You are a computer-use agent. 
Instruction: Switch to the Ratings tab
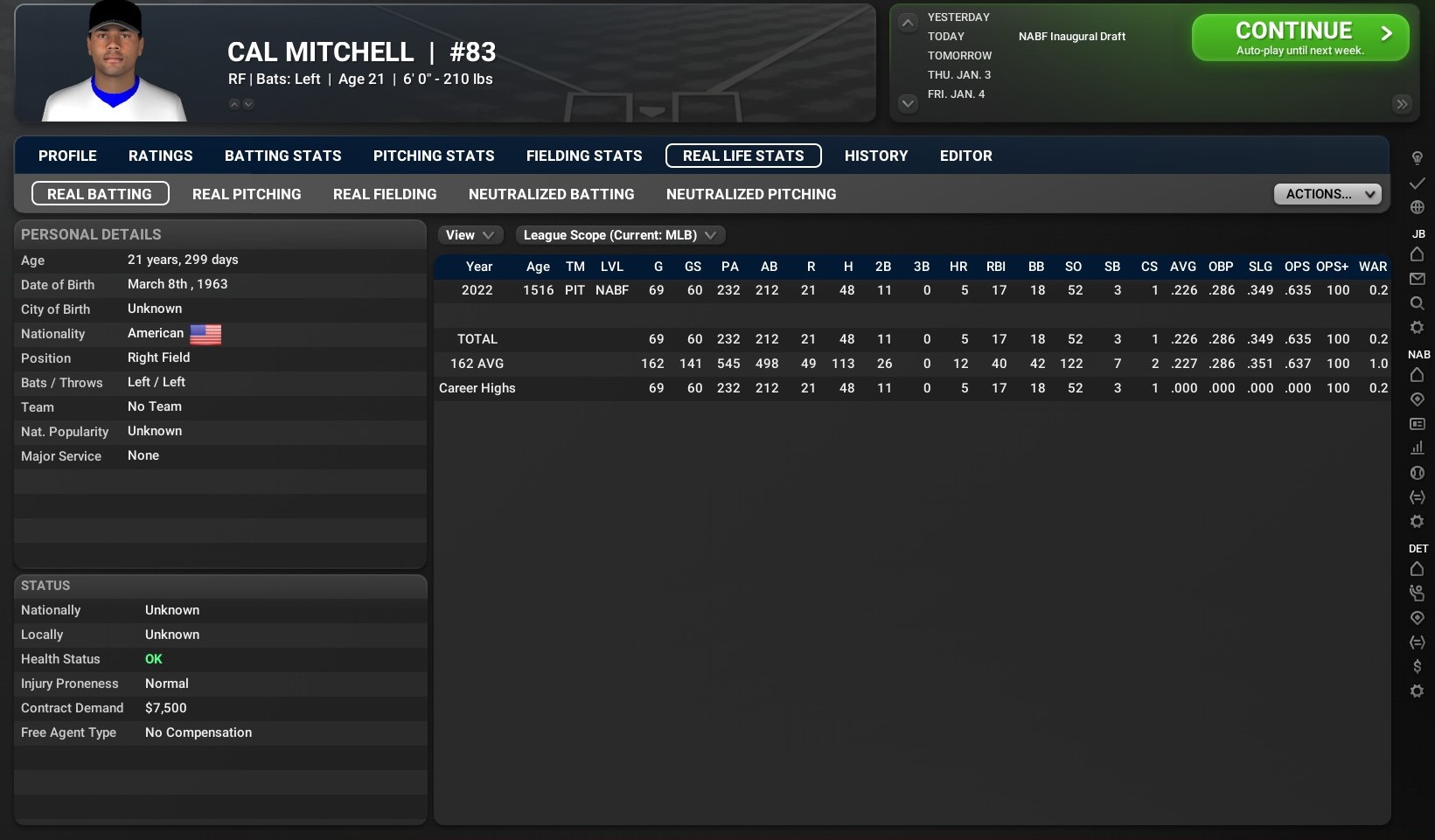pos(160,156)
